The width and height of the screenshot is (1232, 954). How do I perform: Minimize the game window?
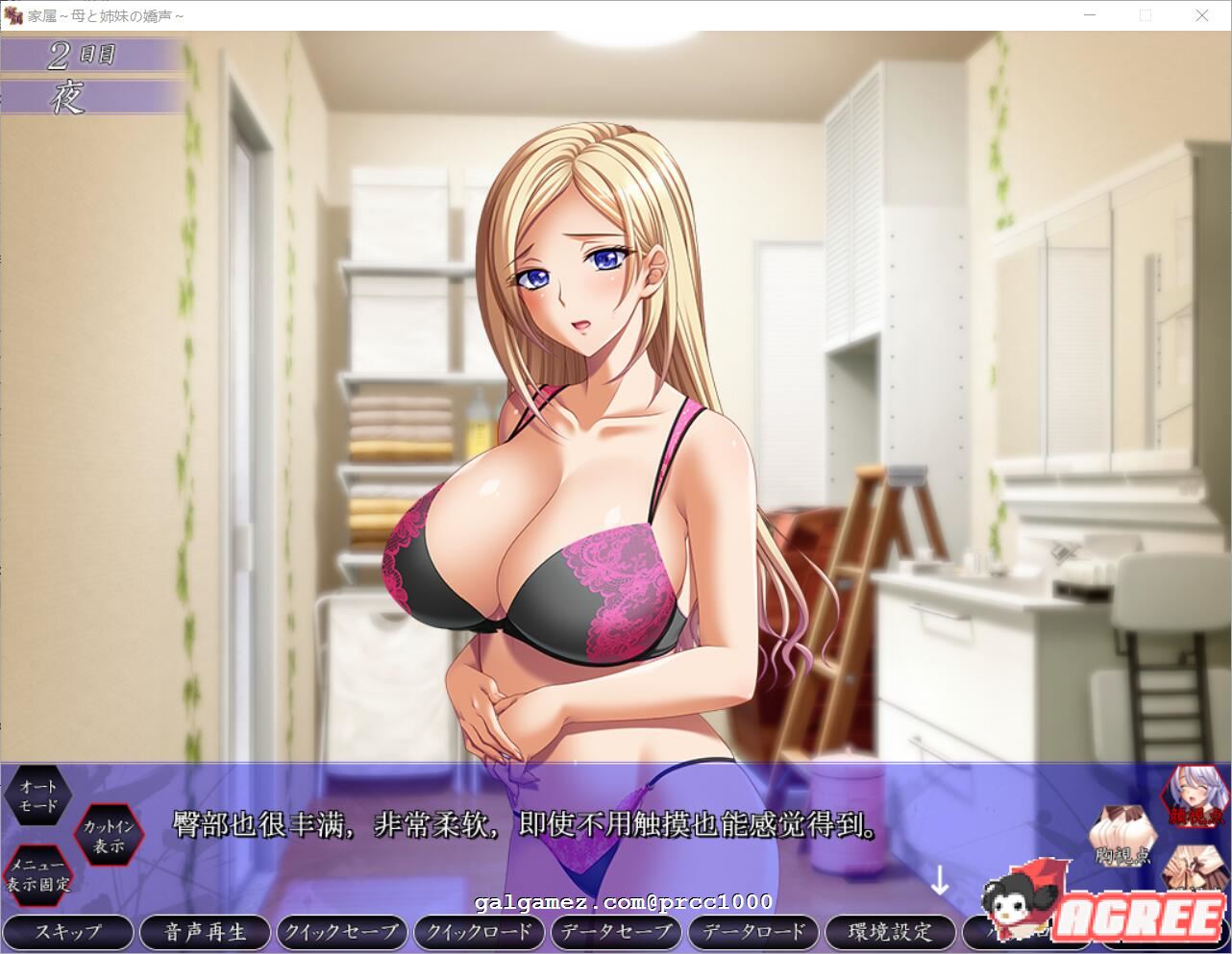point(1090,15)
